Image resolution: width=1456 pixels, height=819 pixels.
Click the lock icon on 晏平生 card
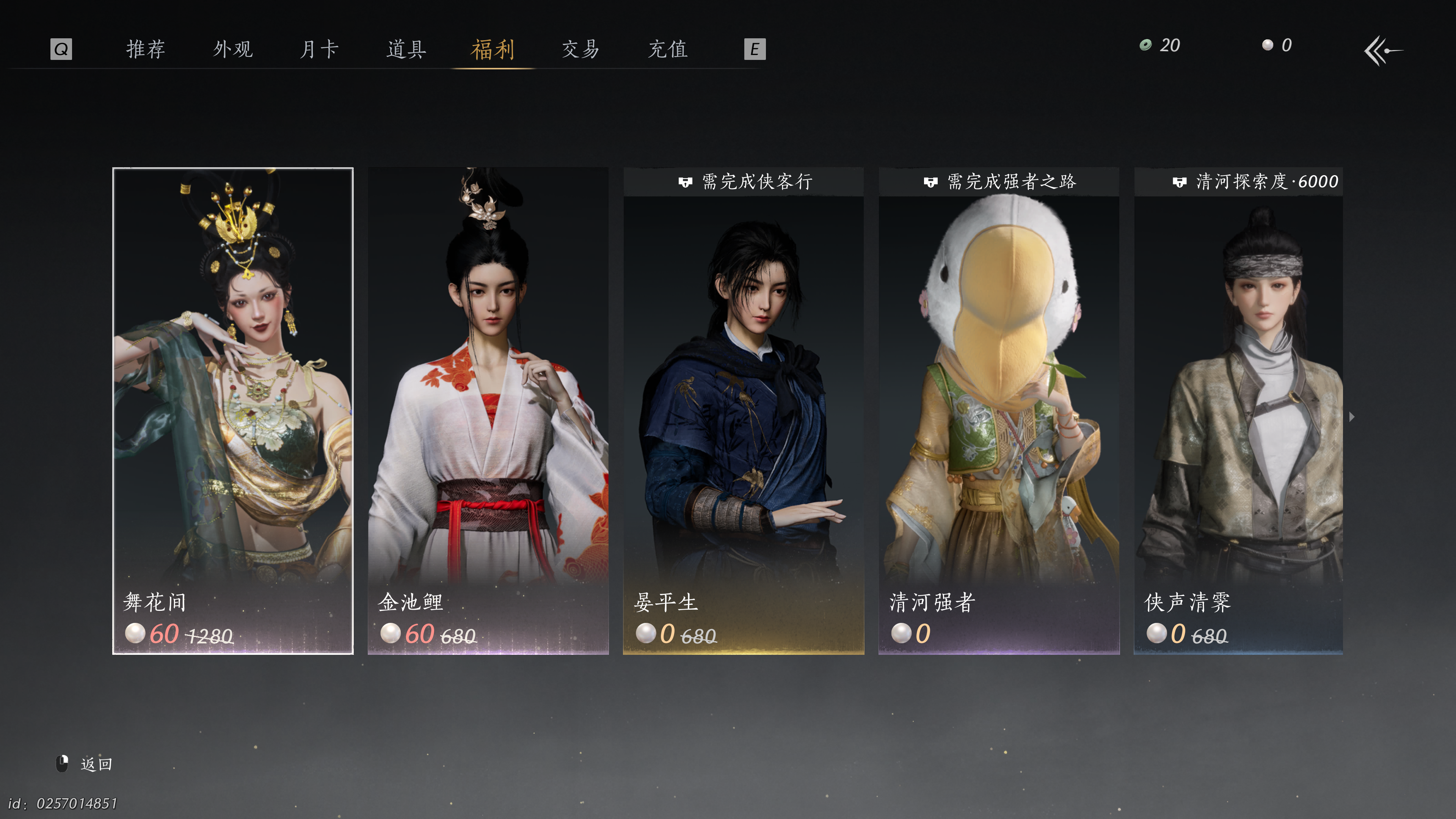(685, 182)
